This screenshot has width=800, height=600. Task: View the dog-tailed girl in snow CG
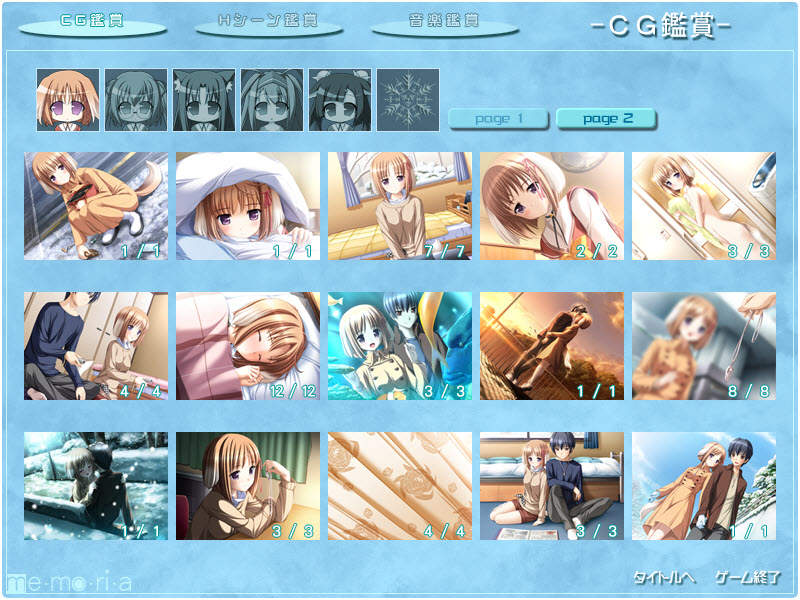pyautogui.click(x=96, y=206)
